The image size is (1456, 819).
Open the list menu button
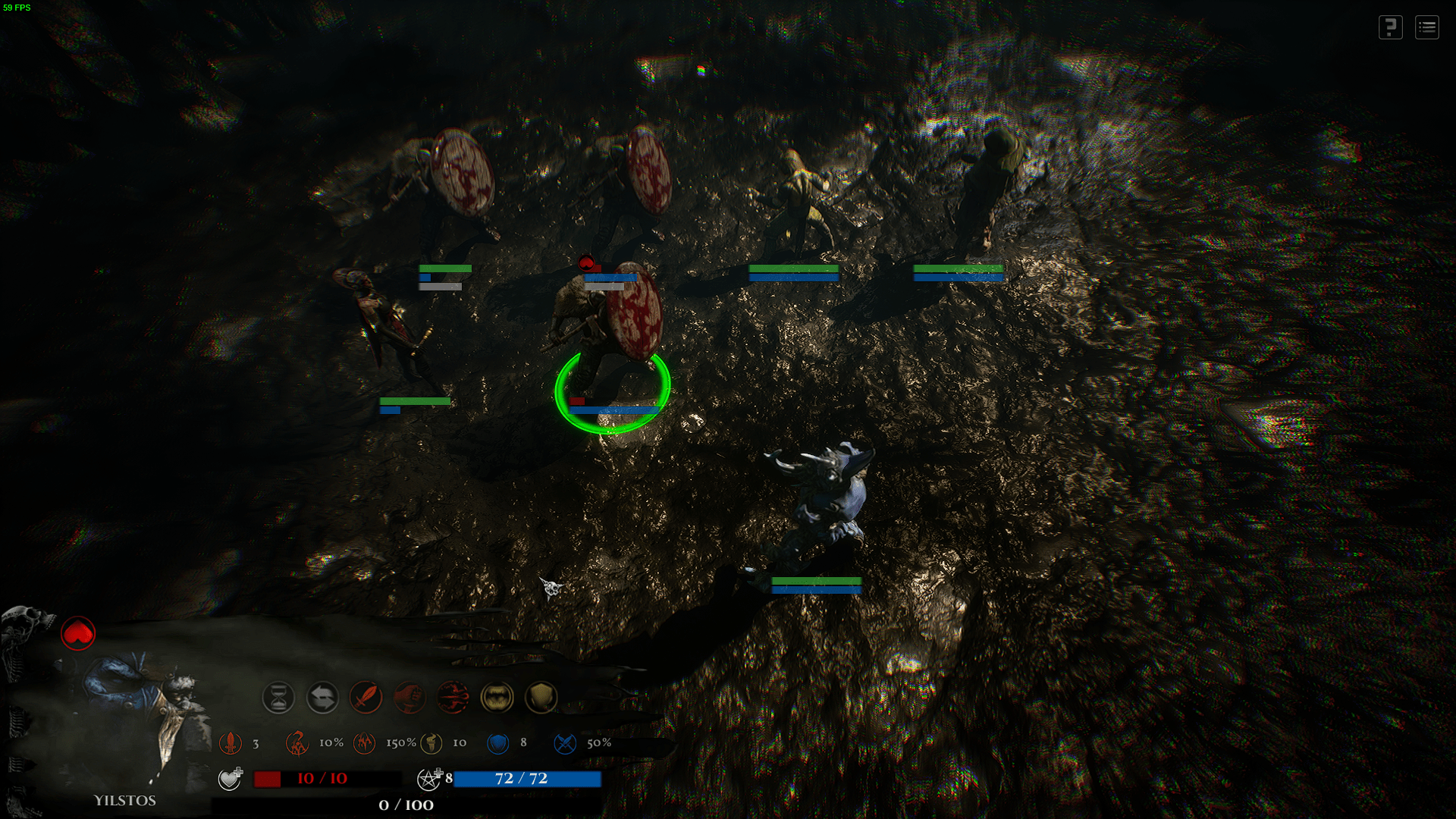click(x=1426, y=28)
